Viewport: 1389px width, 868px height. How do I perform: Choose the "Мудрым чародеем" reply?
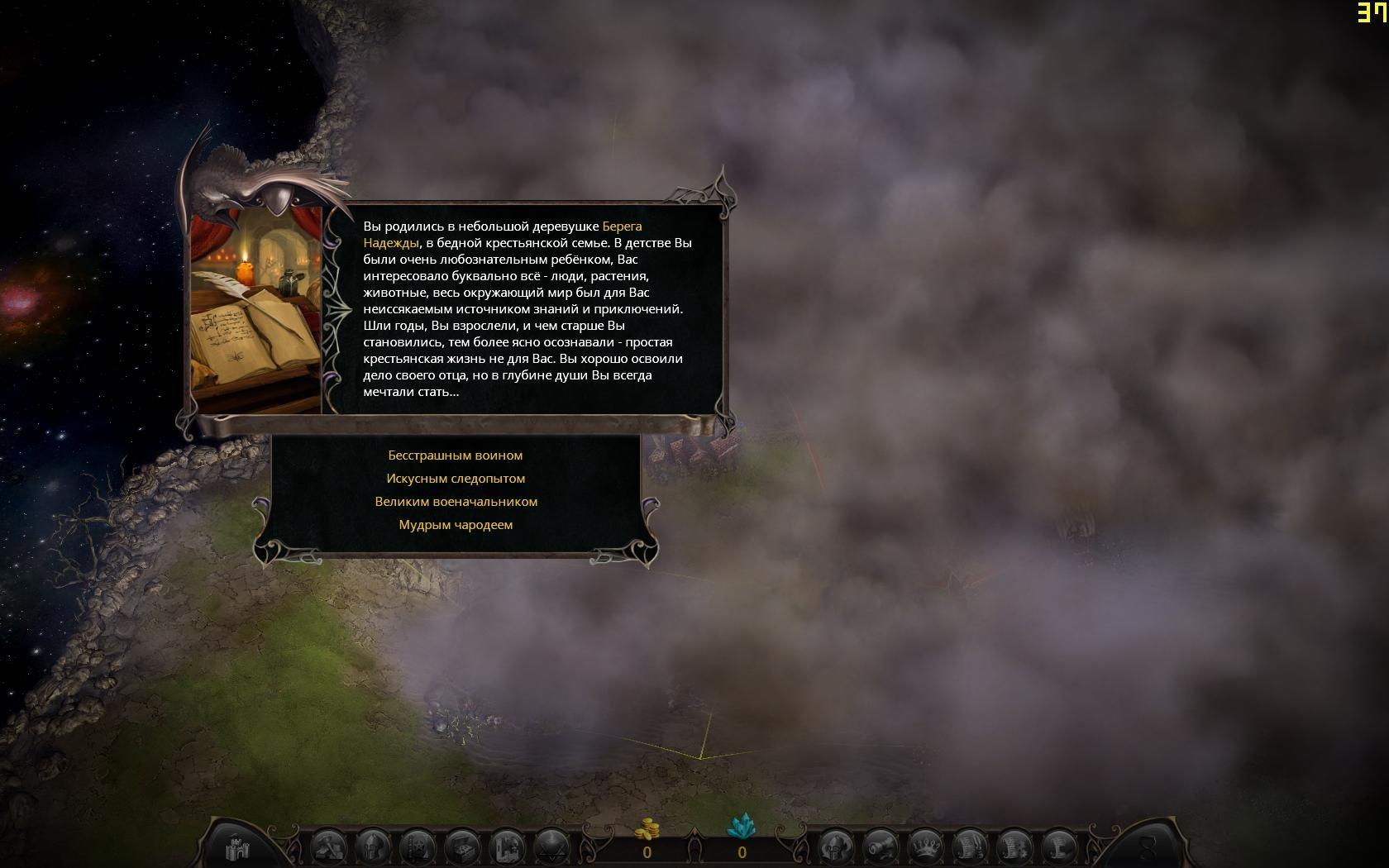coord(456,525)
